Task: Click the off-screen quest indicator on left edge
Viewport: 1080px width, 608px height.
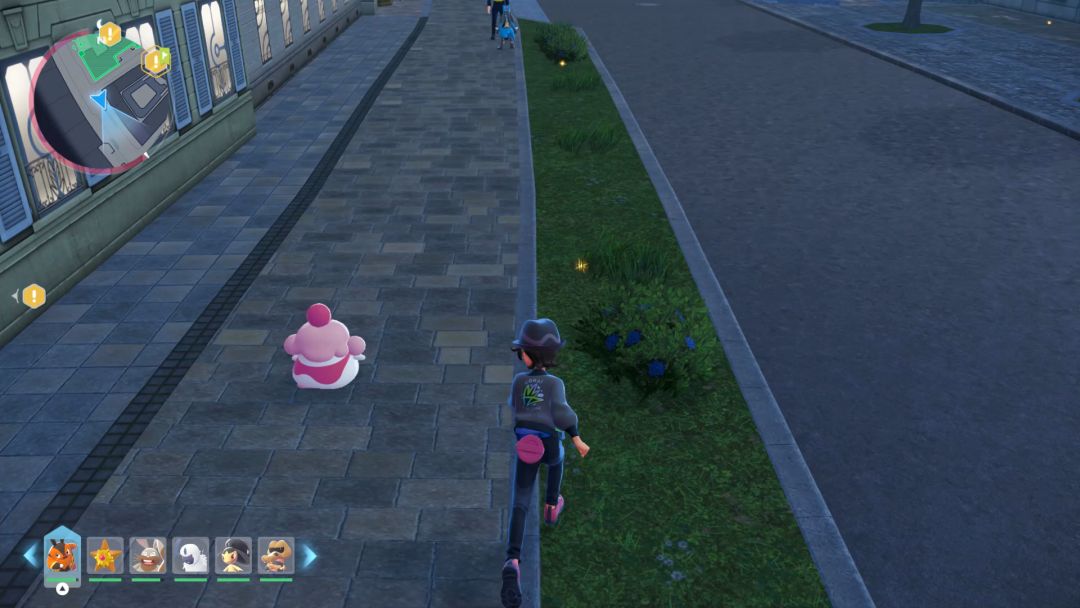Action: pyautogui.click(x=33, y=296)
